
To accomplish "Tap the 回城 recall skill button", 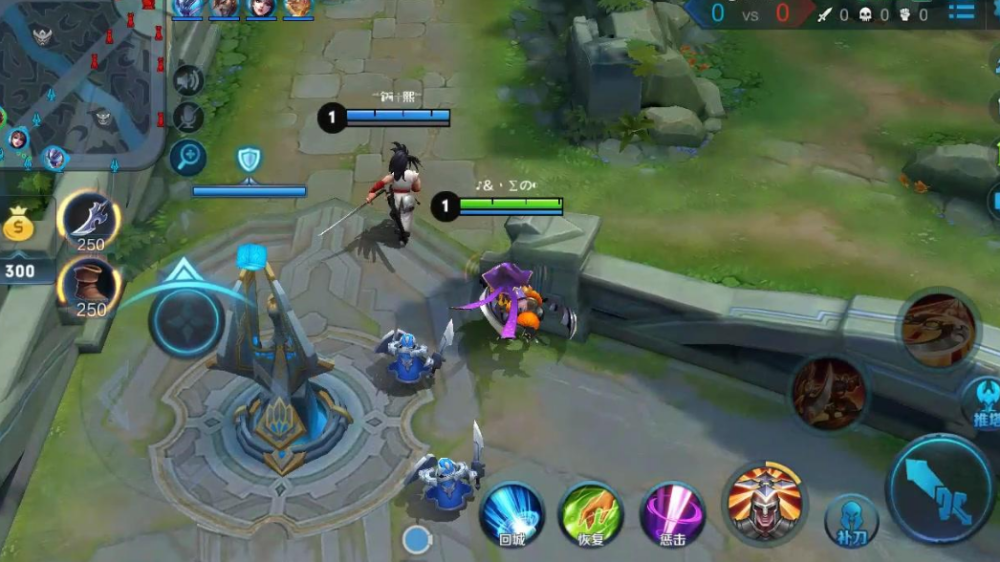I will click(511, 513).
